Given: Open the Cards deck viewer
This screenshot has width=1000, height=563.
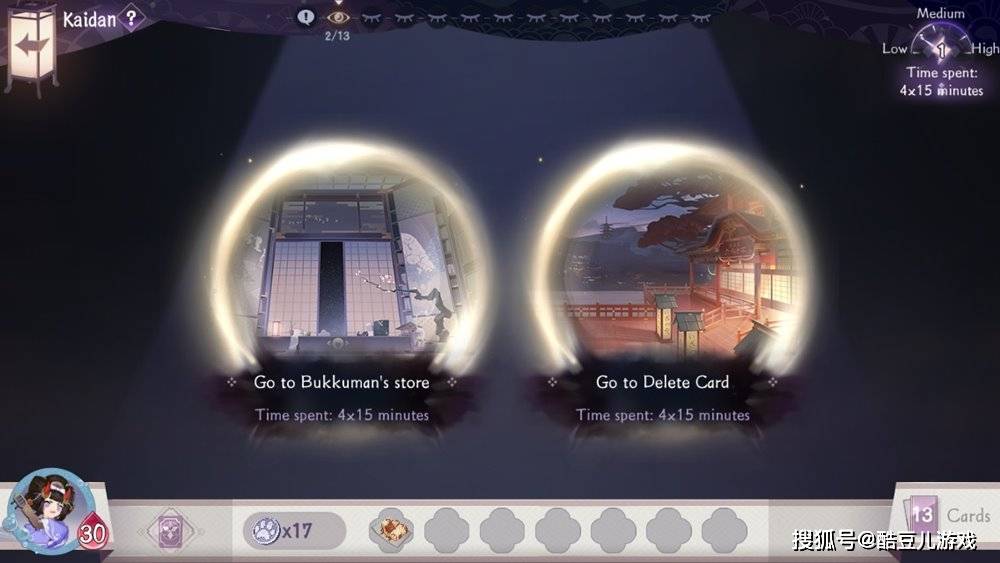Looking at the screenshot, I should click(948, 516).
